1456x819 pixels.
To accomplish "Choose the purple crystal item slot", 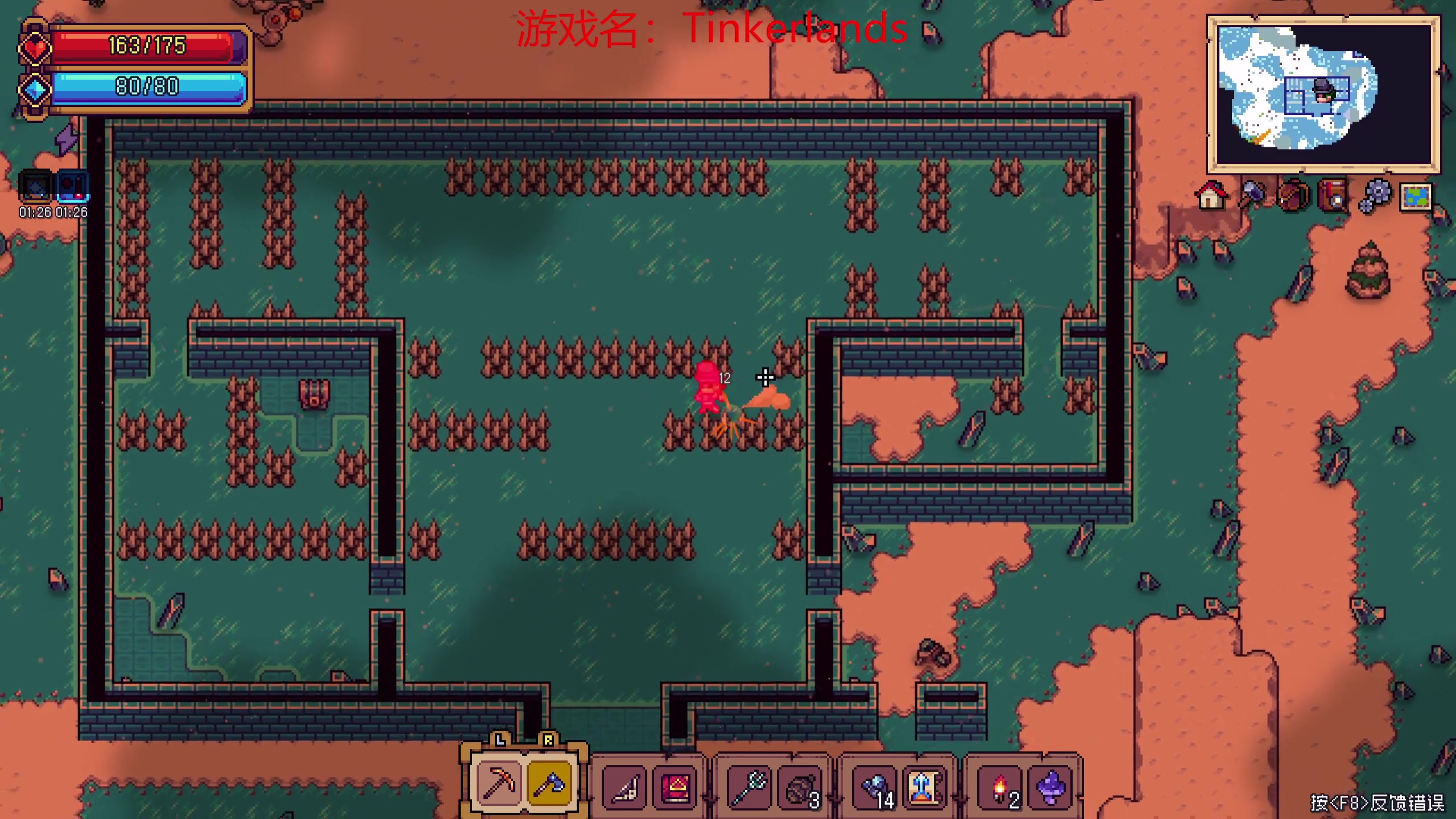I will pos(1050,788).
